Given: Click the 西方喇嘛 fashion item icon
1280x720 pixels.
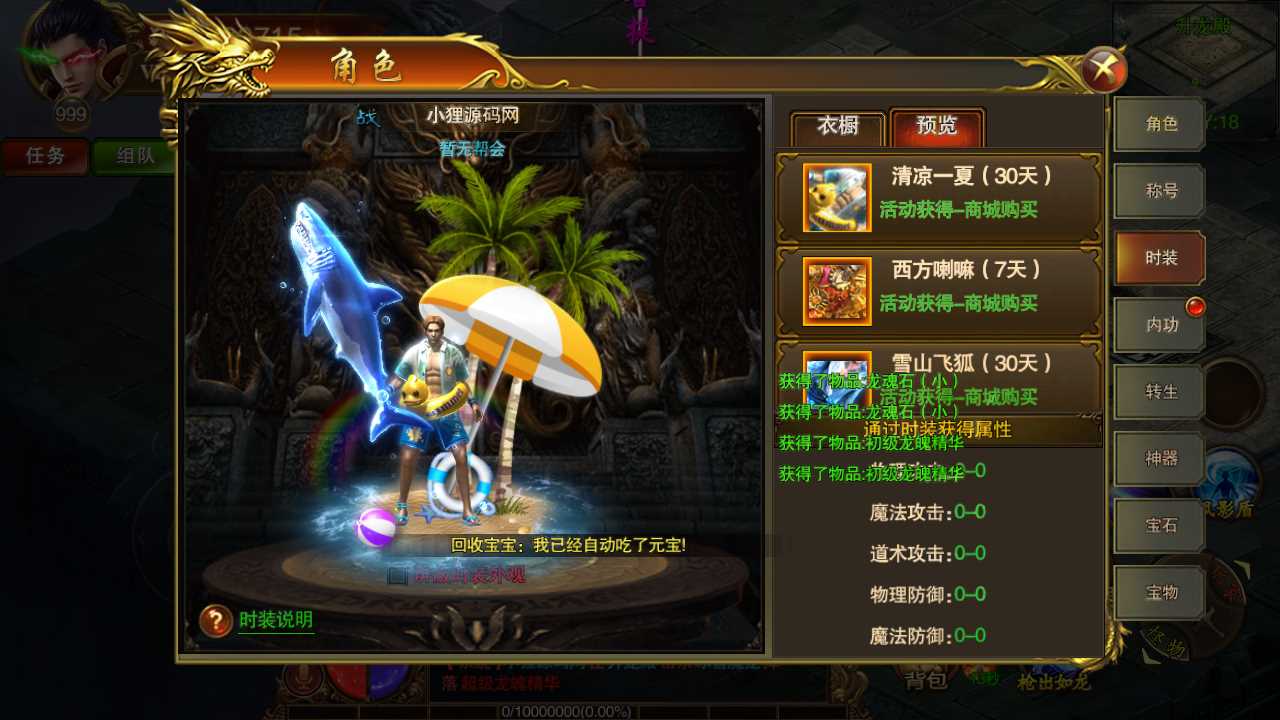Looking at the screenshot, I should (x=836, y=291).
